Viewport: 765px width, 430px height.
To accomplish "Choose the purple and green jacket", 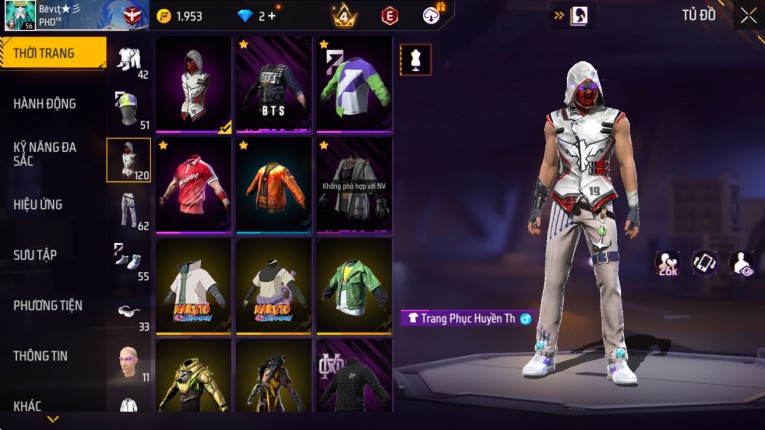I will pos(354,85).
